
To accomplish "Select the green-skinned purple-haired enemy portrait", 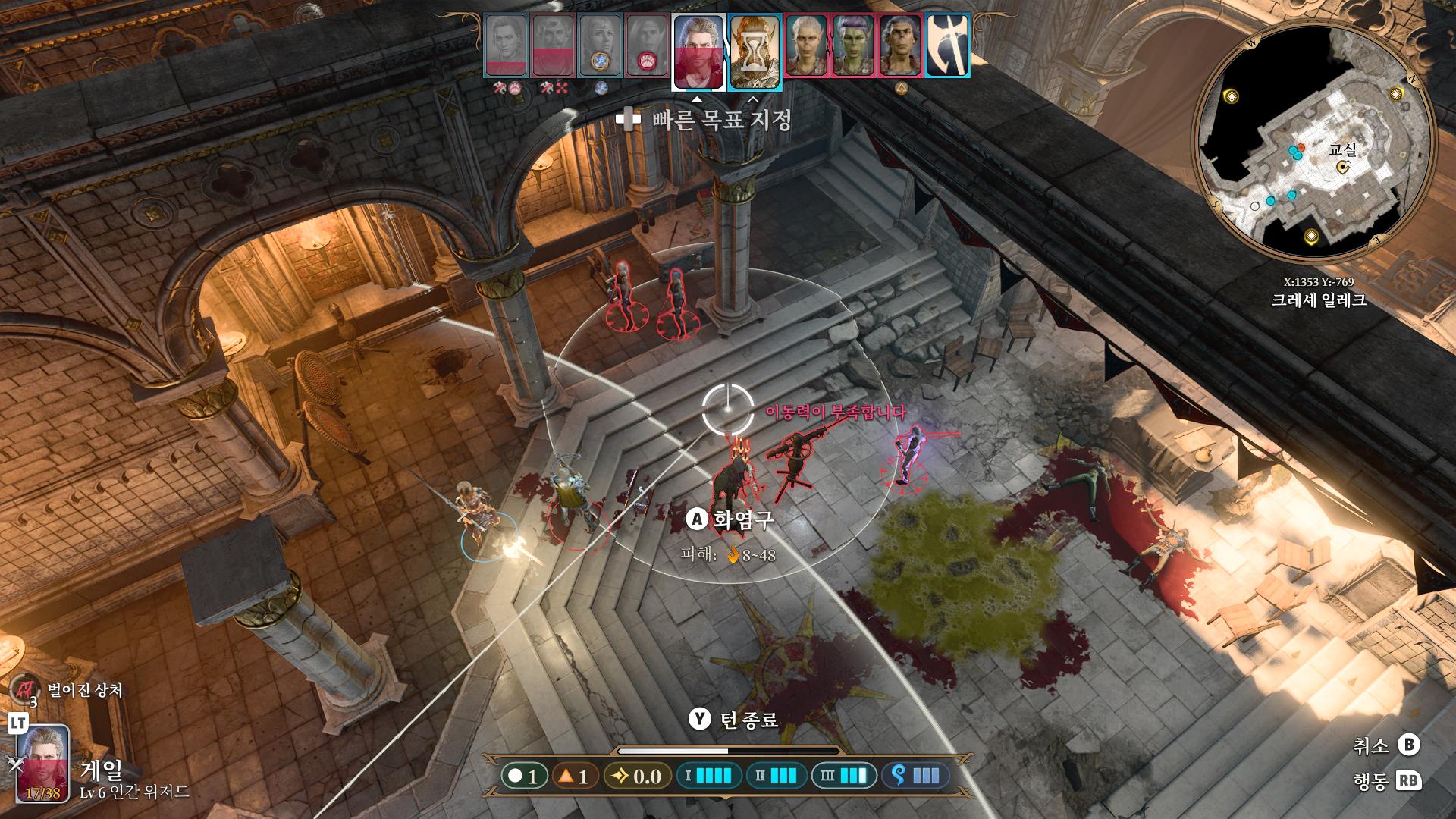I will [854, 45].
